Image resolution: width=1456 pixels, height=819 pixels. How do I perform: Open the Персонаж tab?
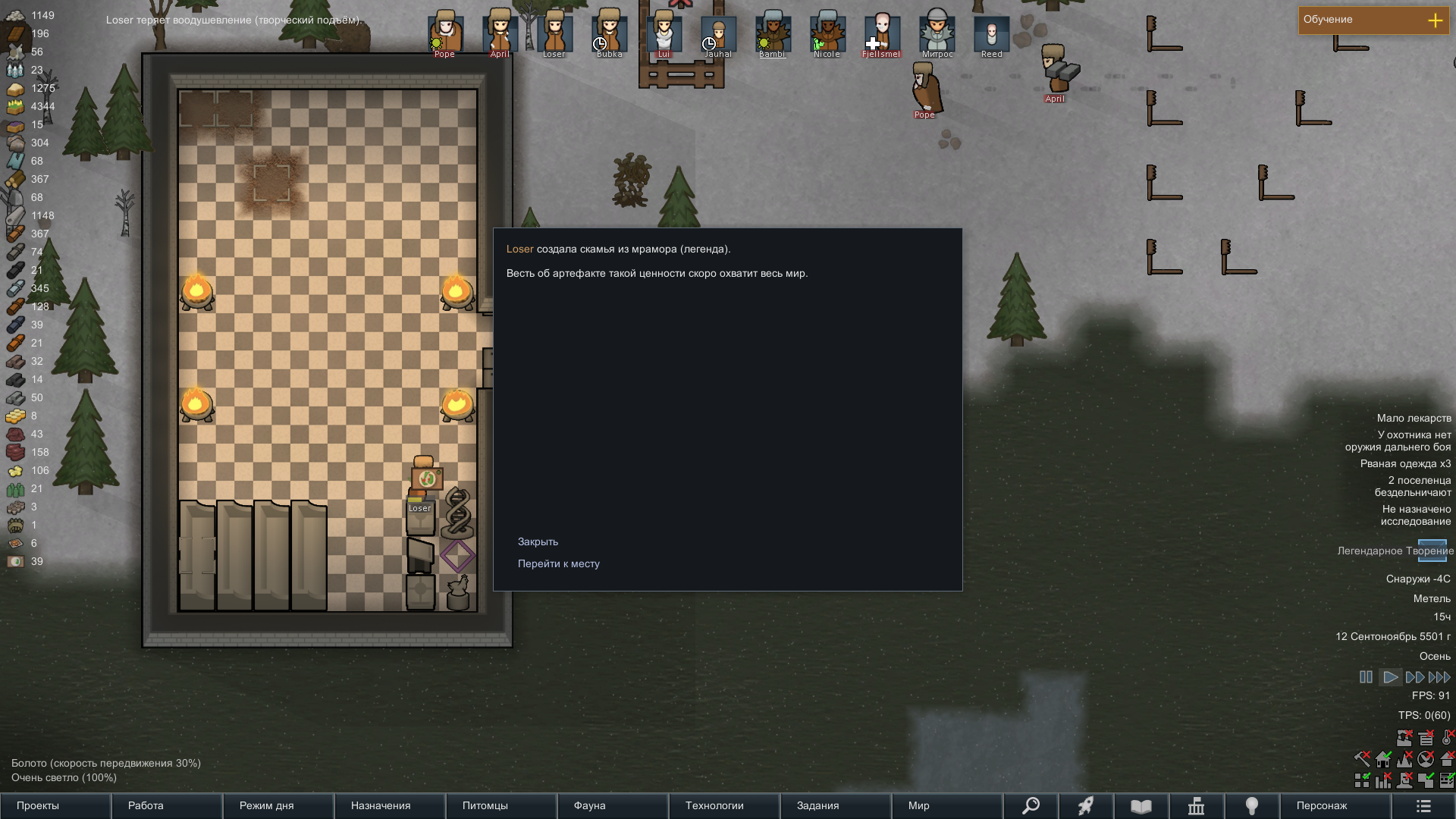pyautogui.click(x=1322, y=805)
